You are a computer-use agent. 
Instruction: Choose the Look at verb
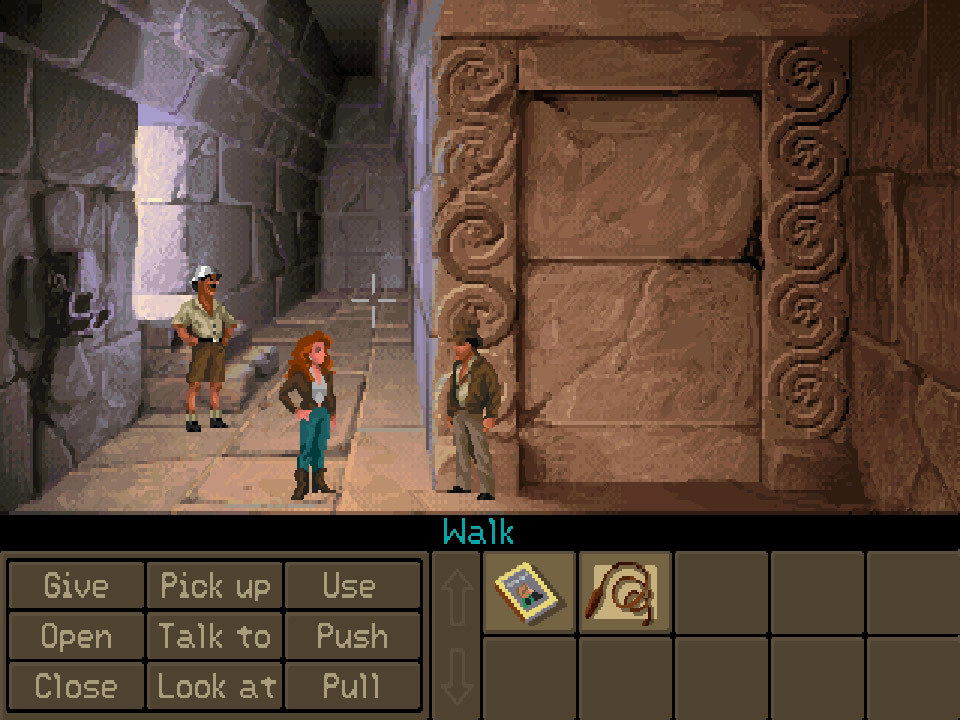tap(215, 686)
